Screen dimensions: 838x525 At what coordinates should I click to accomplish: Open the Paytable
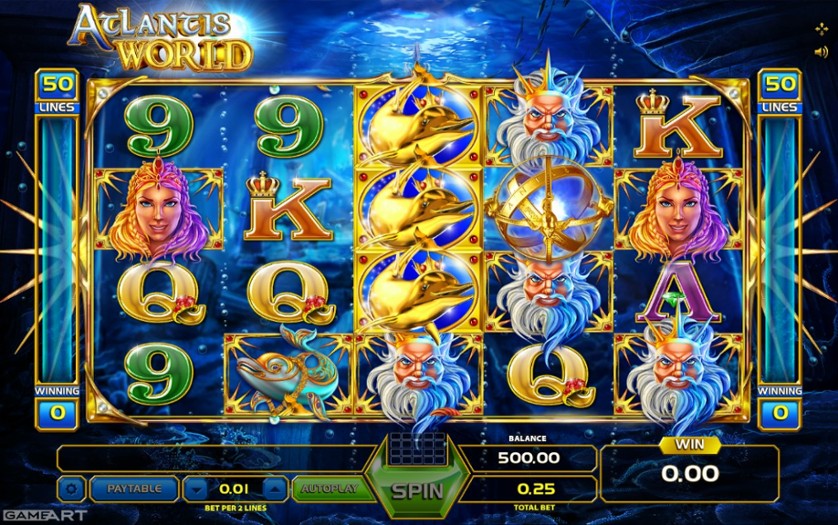133,489
